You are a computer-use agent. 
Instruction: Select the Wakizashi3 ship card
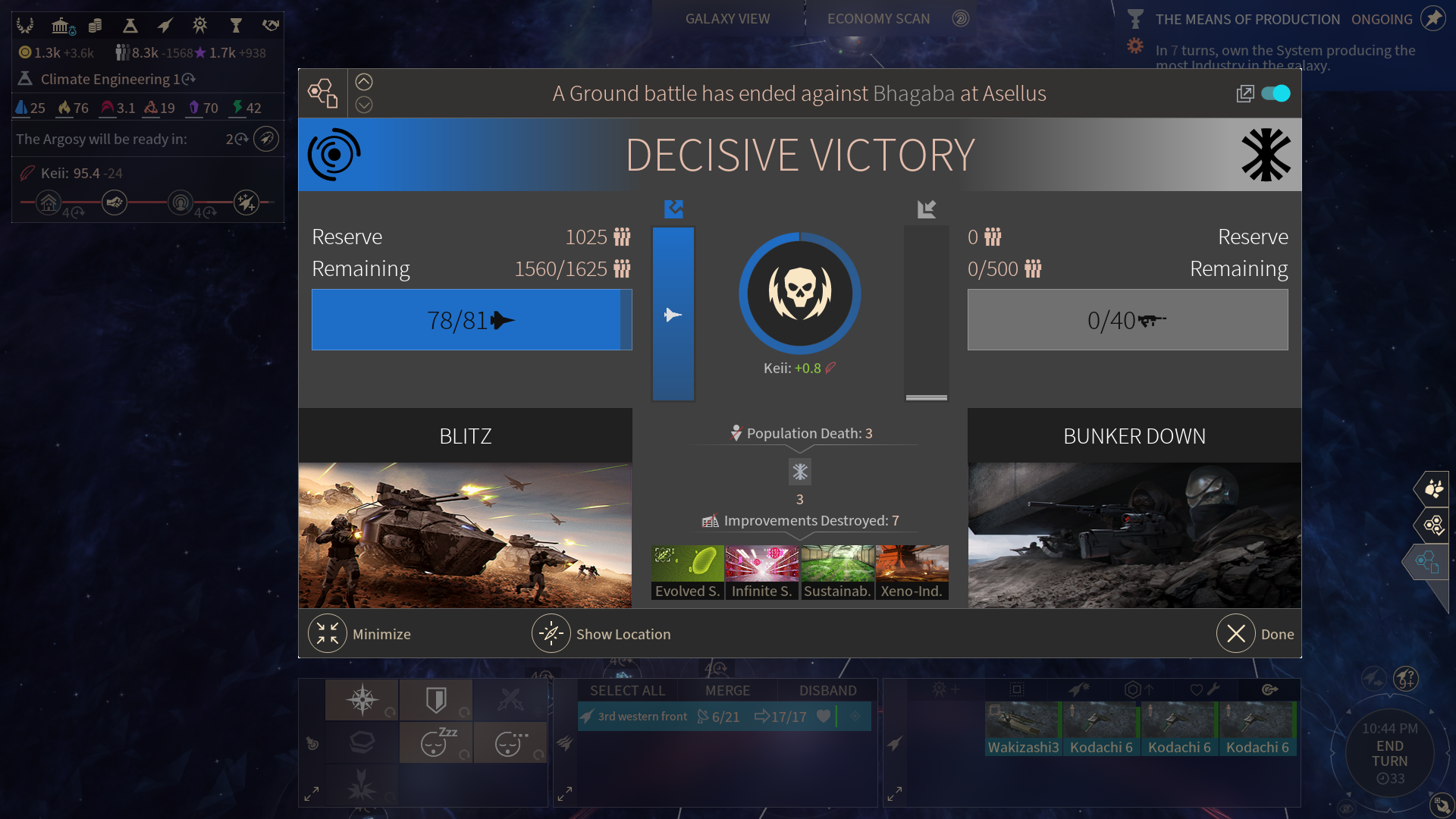1023,729
